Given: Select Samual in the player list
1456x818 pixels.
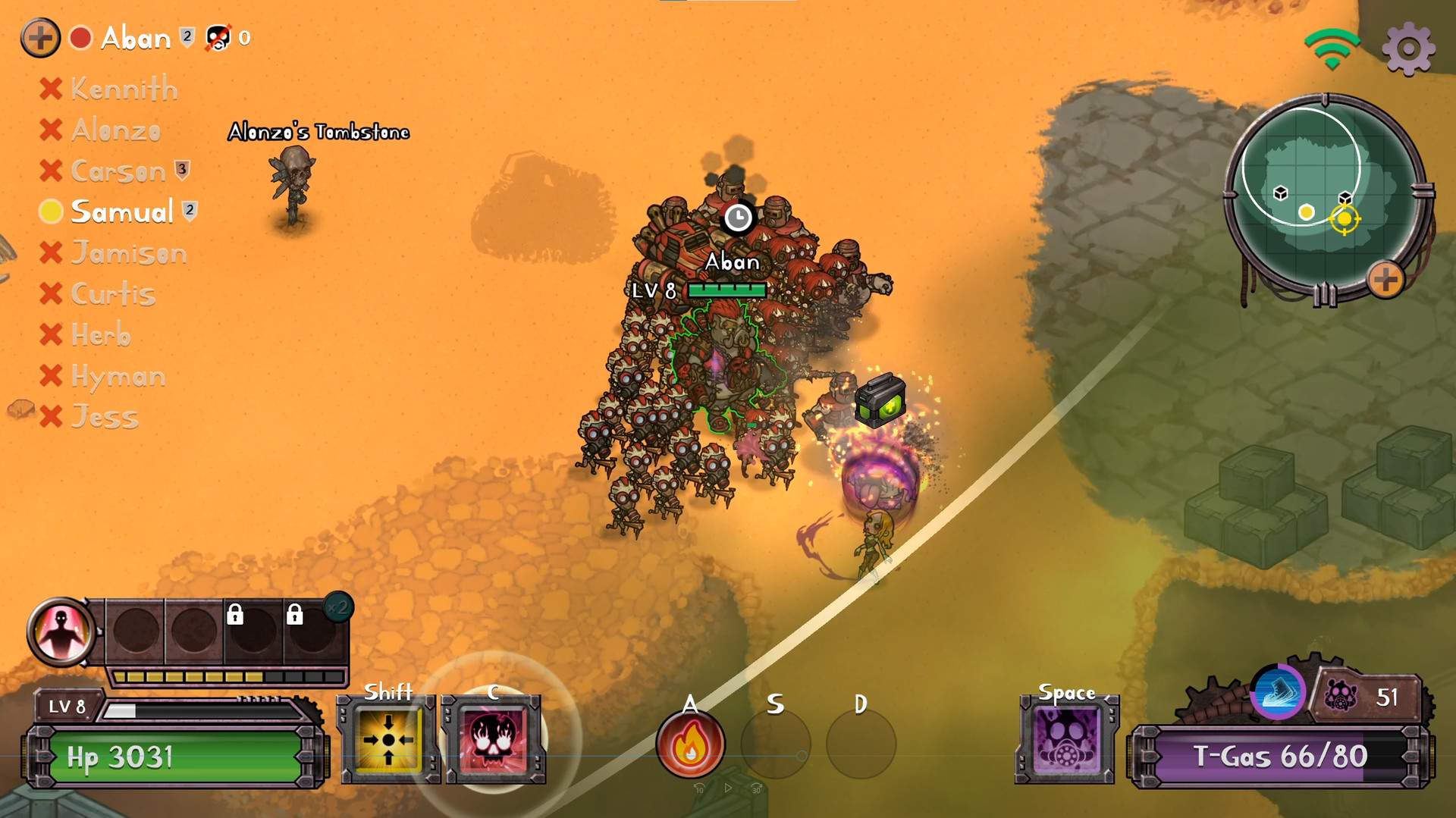Looking at the screenshot, I should (121, 212).
